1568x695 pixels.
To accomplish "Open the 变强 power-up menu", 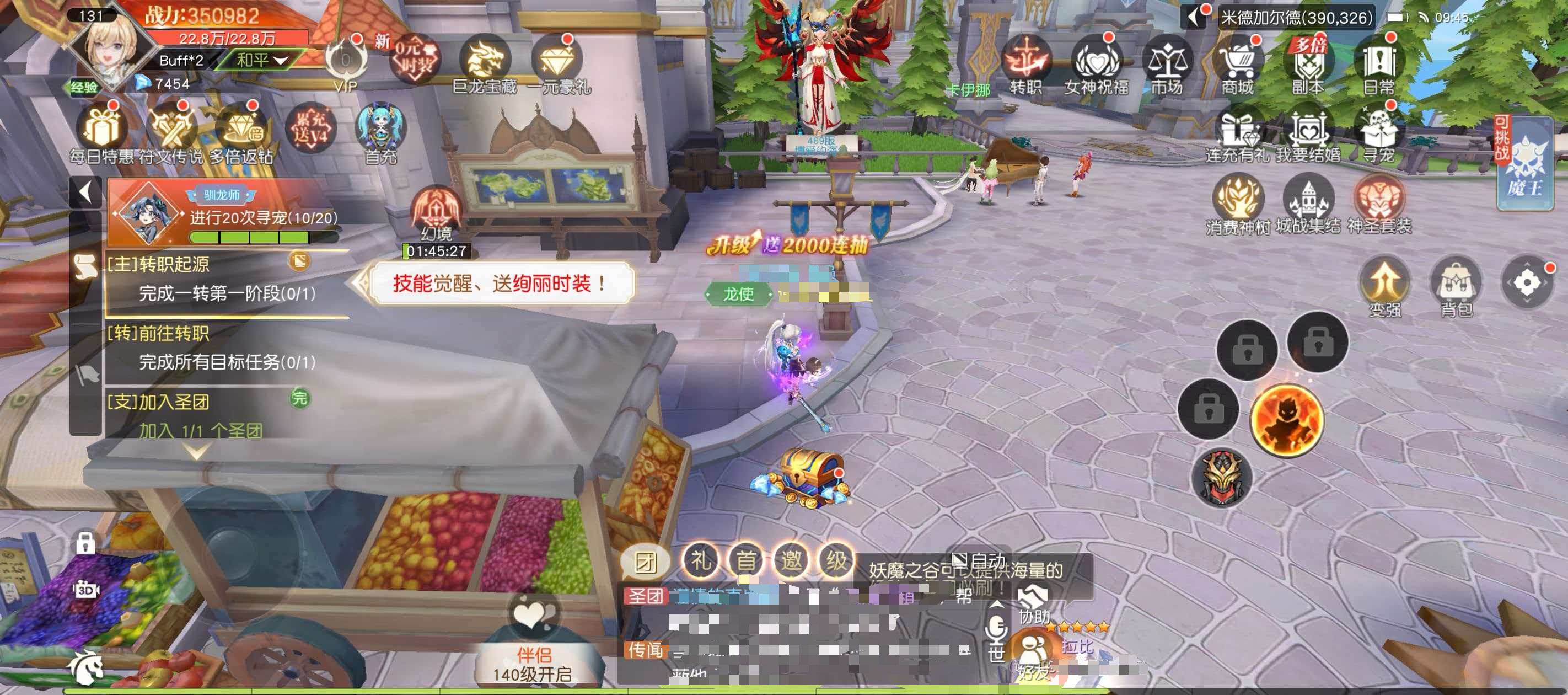I will [x=1386, y=286].
